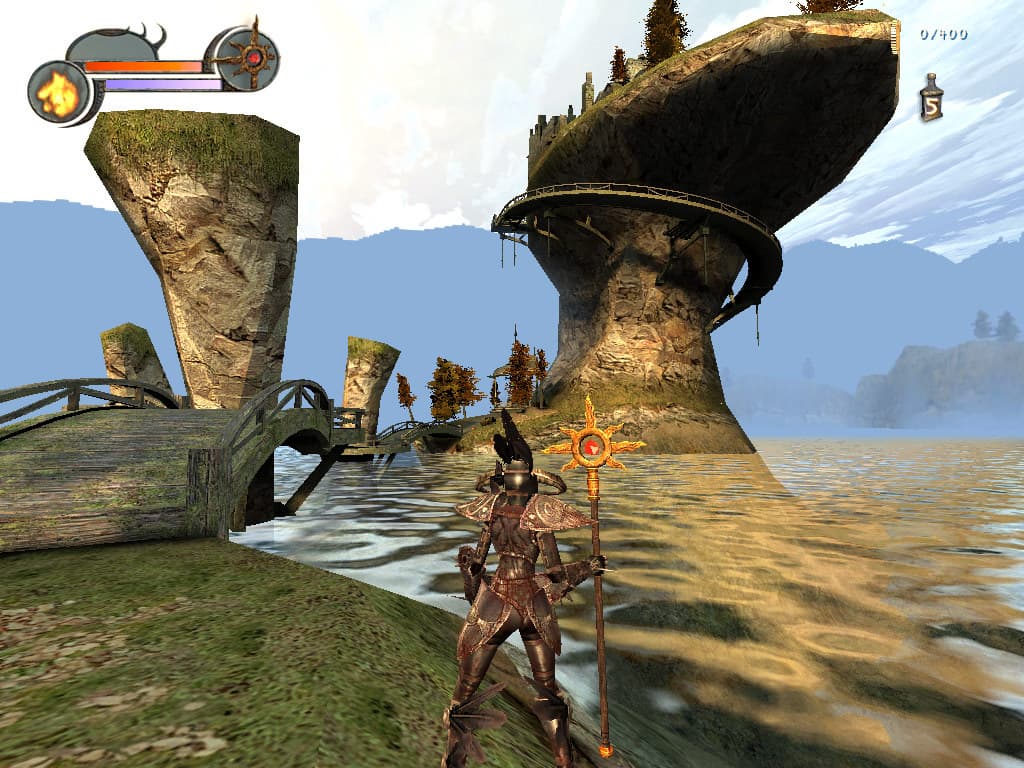This screenshot has height=768, width=1024.
Task: Use the potion bottle item
Action: coord(931,99)
